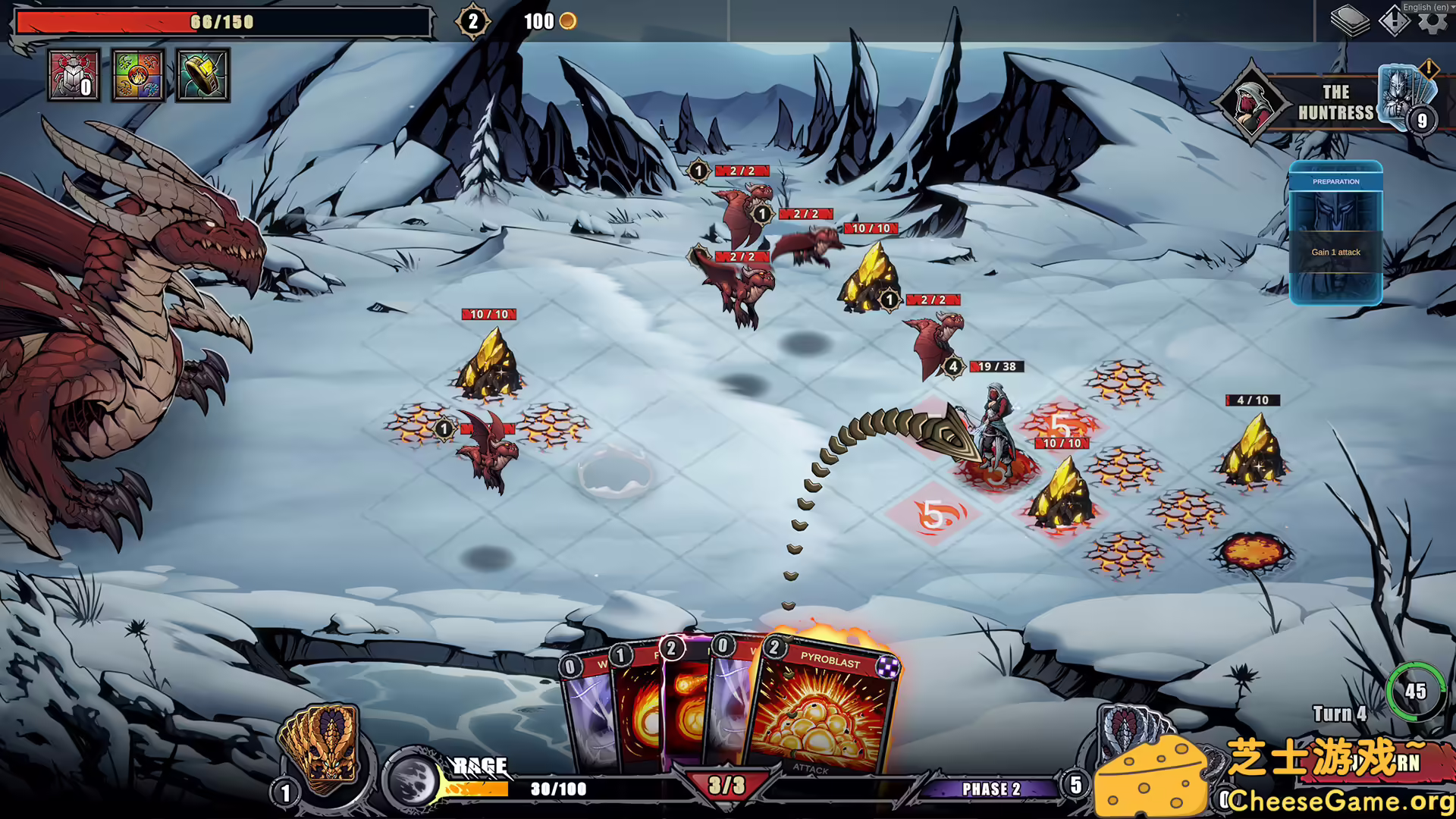Click the exclamation badge above the enemy deck
Screen dimensions: 1456x819
(x=1429, y=67)
